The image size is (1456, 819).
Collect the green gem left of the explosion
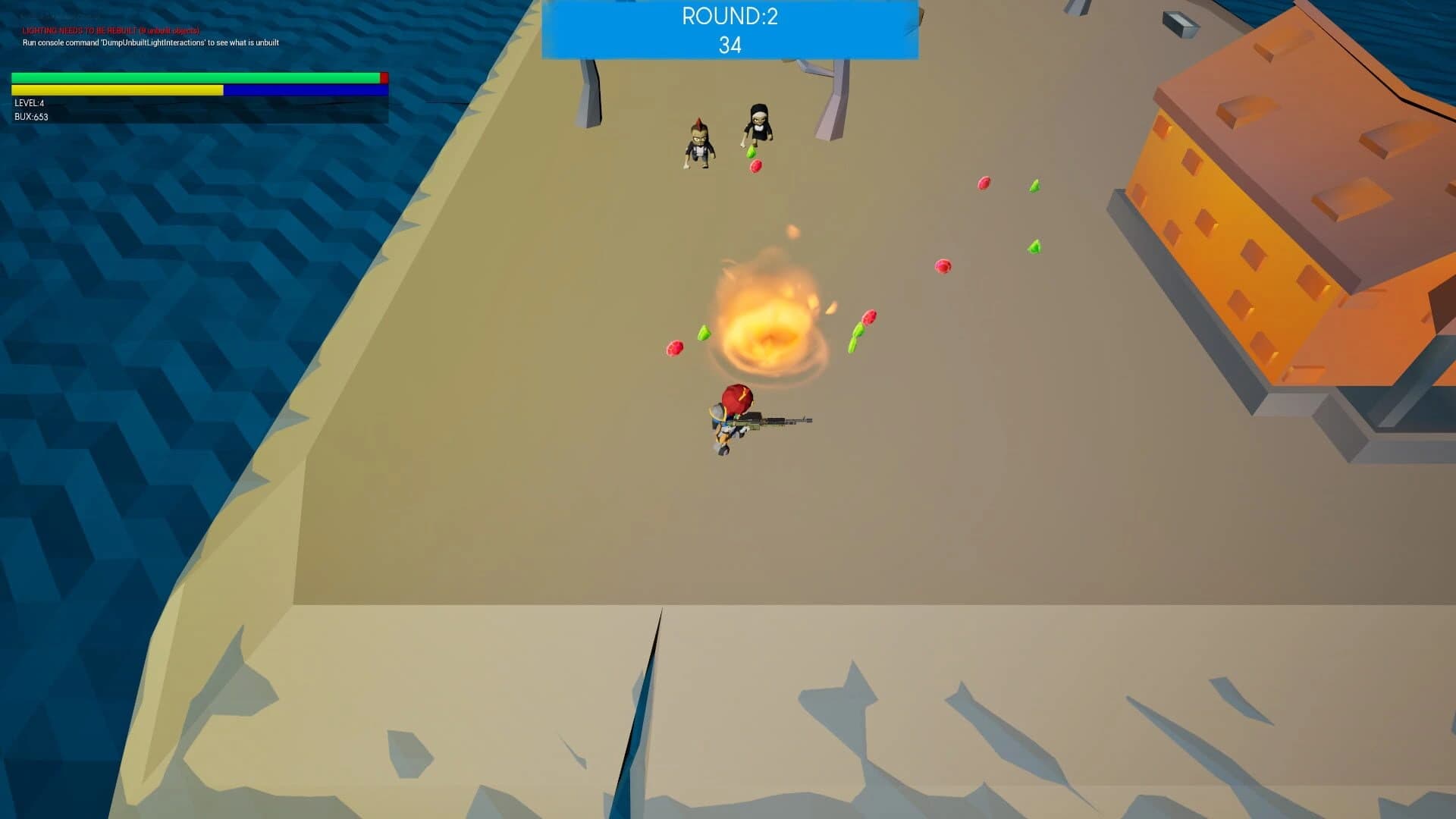tap(703, 334)
